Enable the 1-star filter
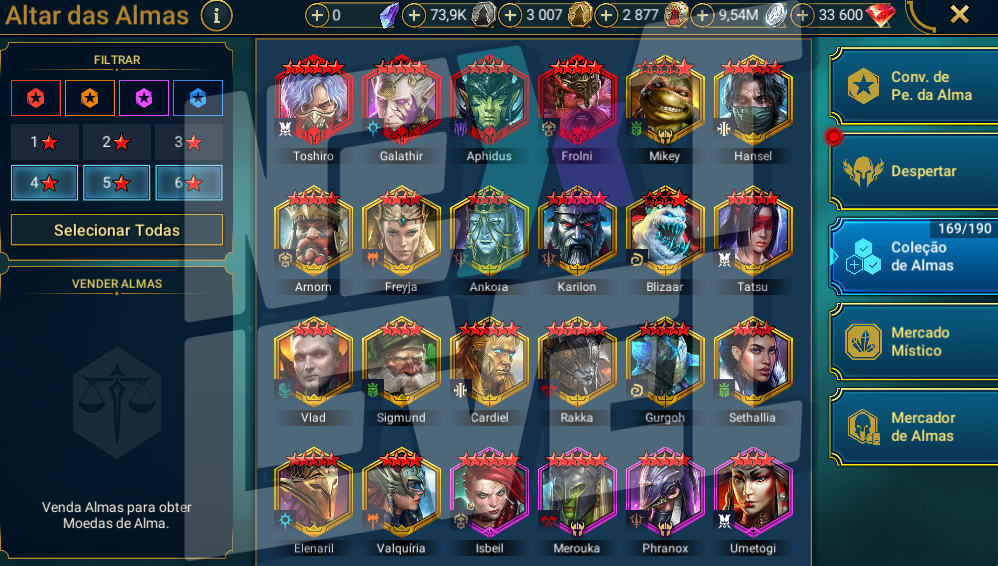The image size is (998, 566). (44, 142)
